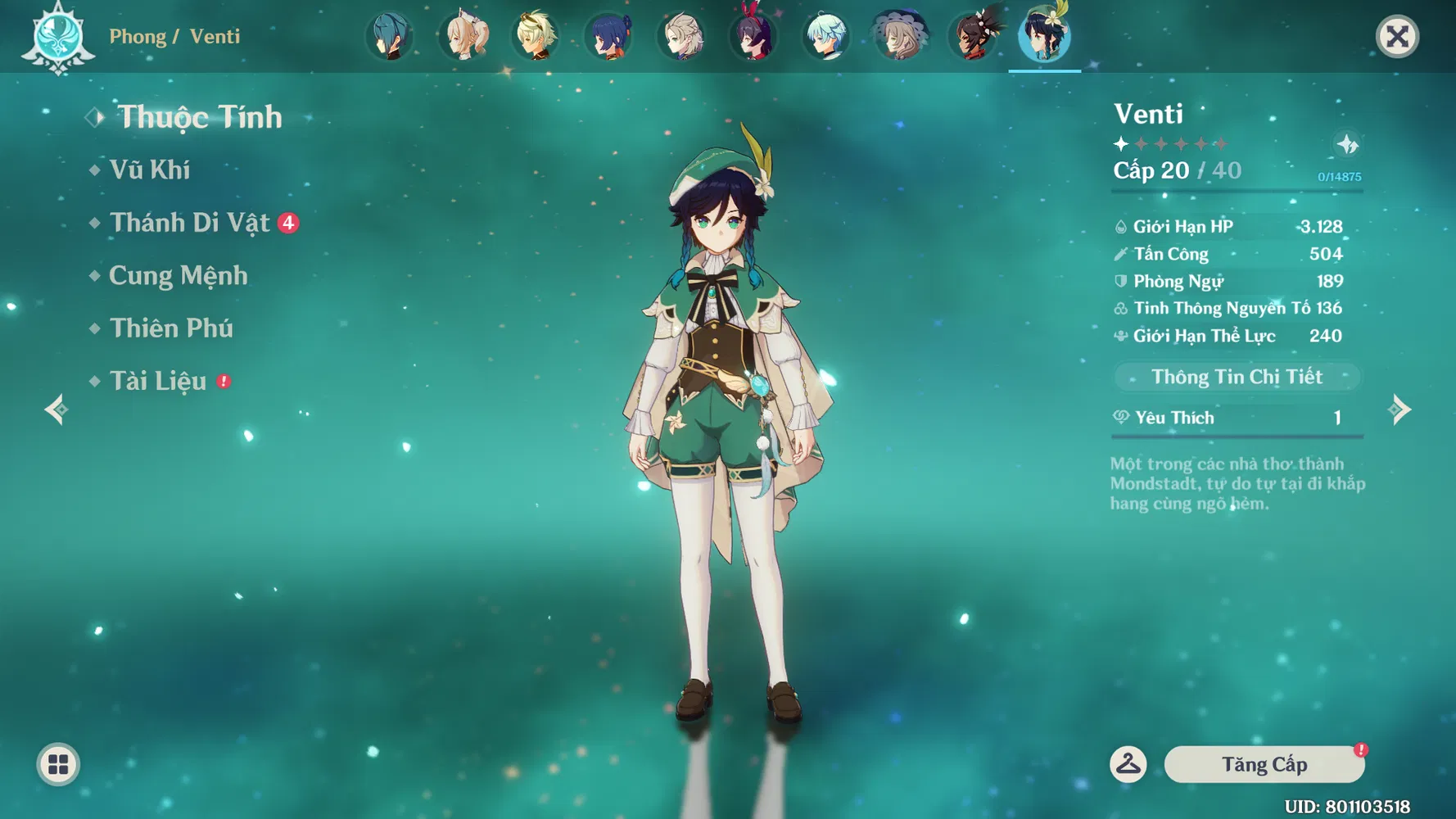The image size is (1456, 819).
Task: Pick Bennett's goggles portrait
Action: tap(536, 37)
